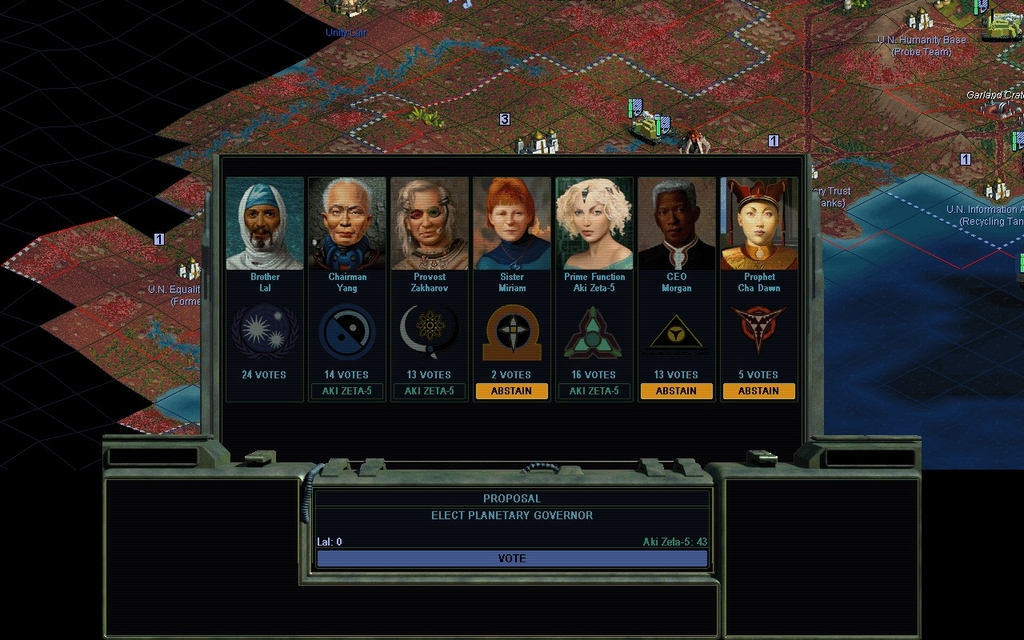Viewport: 1024px width, 640px height.
Task: Click the ABSTAIN label under Prophet Cha Dawn
Action: tap(759, 391)
